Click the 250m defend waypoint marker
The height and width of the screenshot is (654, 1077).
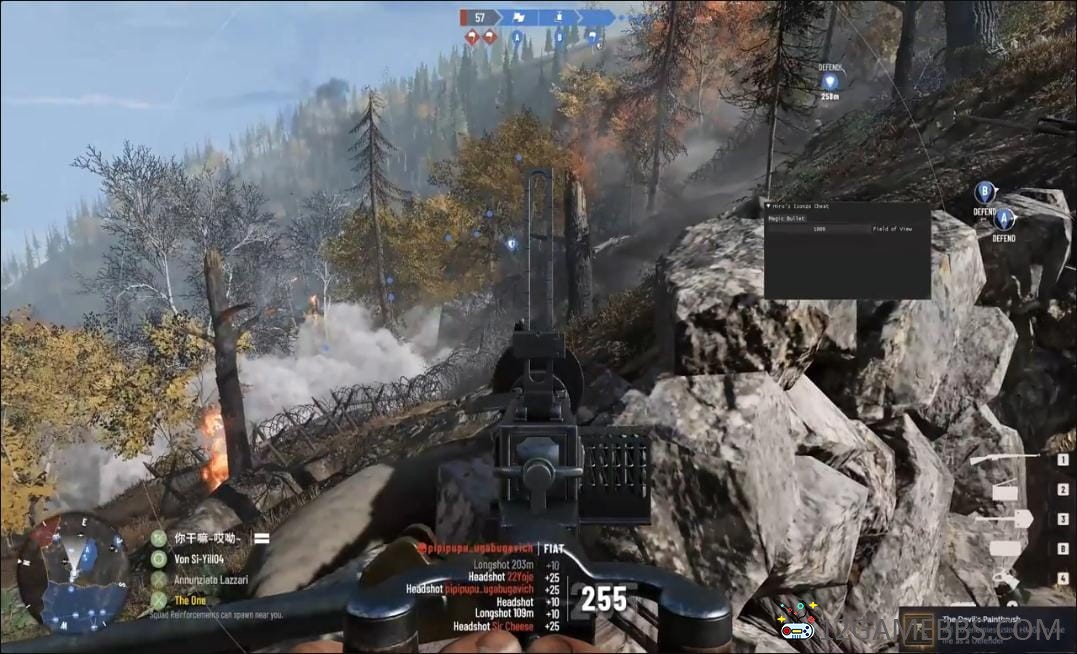[829, 80]
